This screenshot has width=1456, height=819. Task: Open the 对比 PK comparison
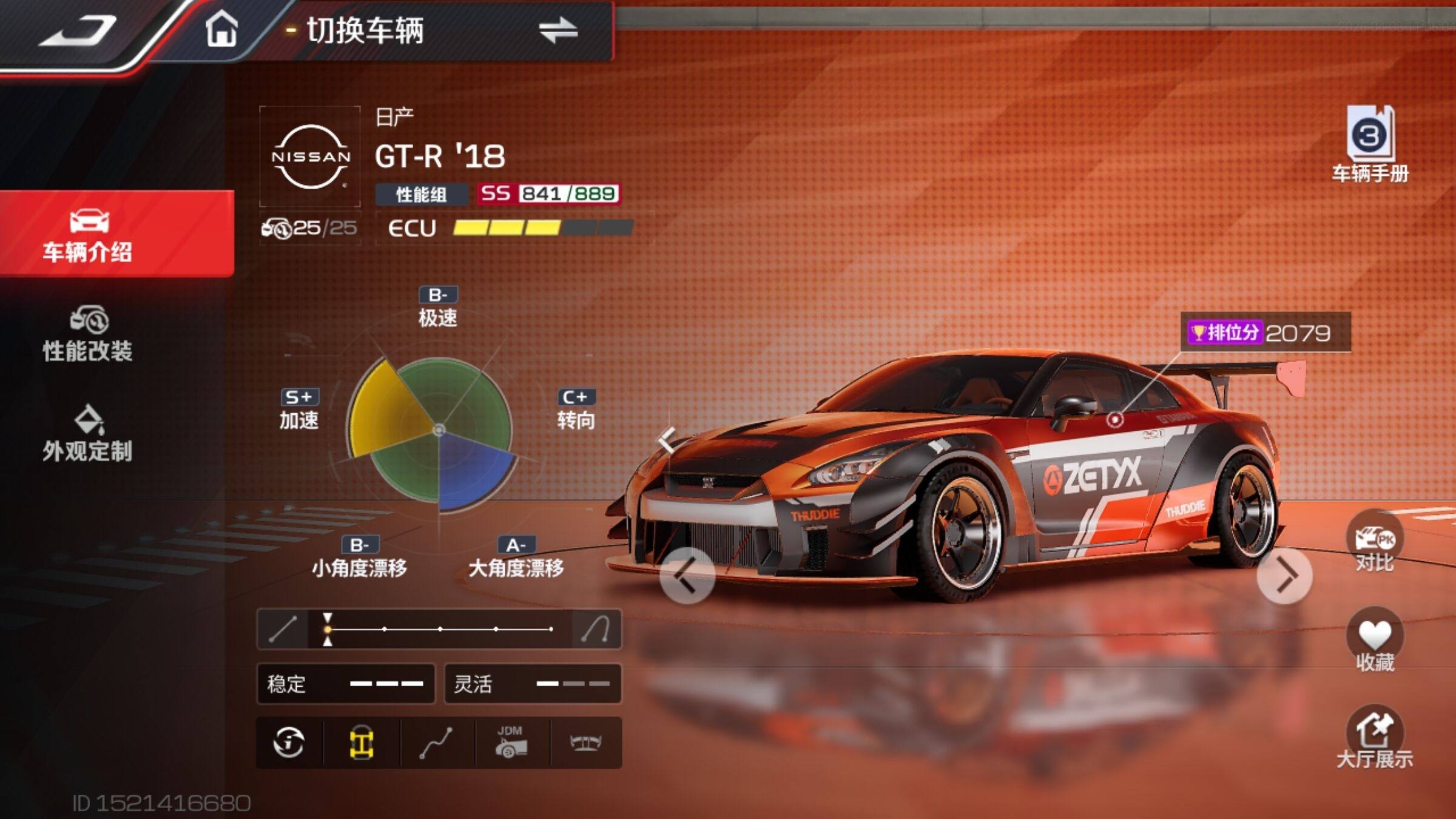pyautogui.click(x=1374, y=543)
